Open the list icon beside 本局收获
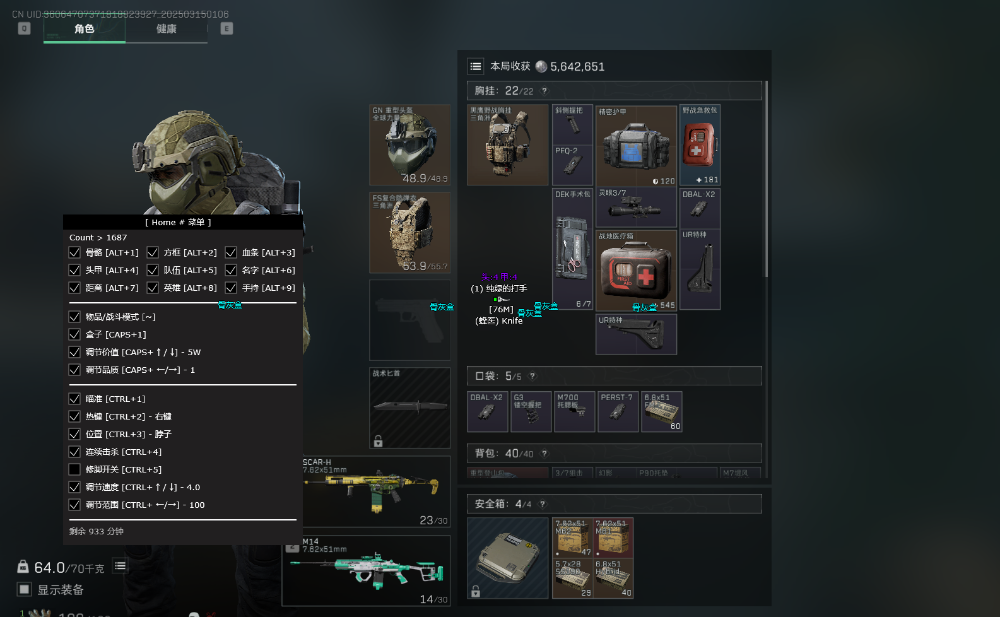The image size is (1000, 617). pyautogui.click(x=476, y=66)
